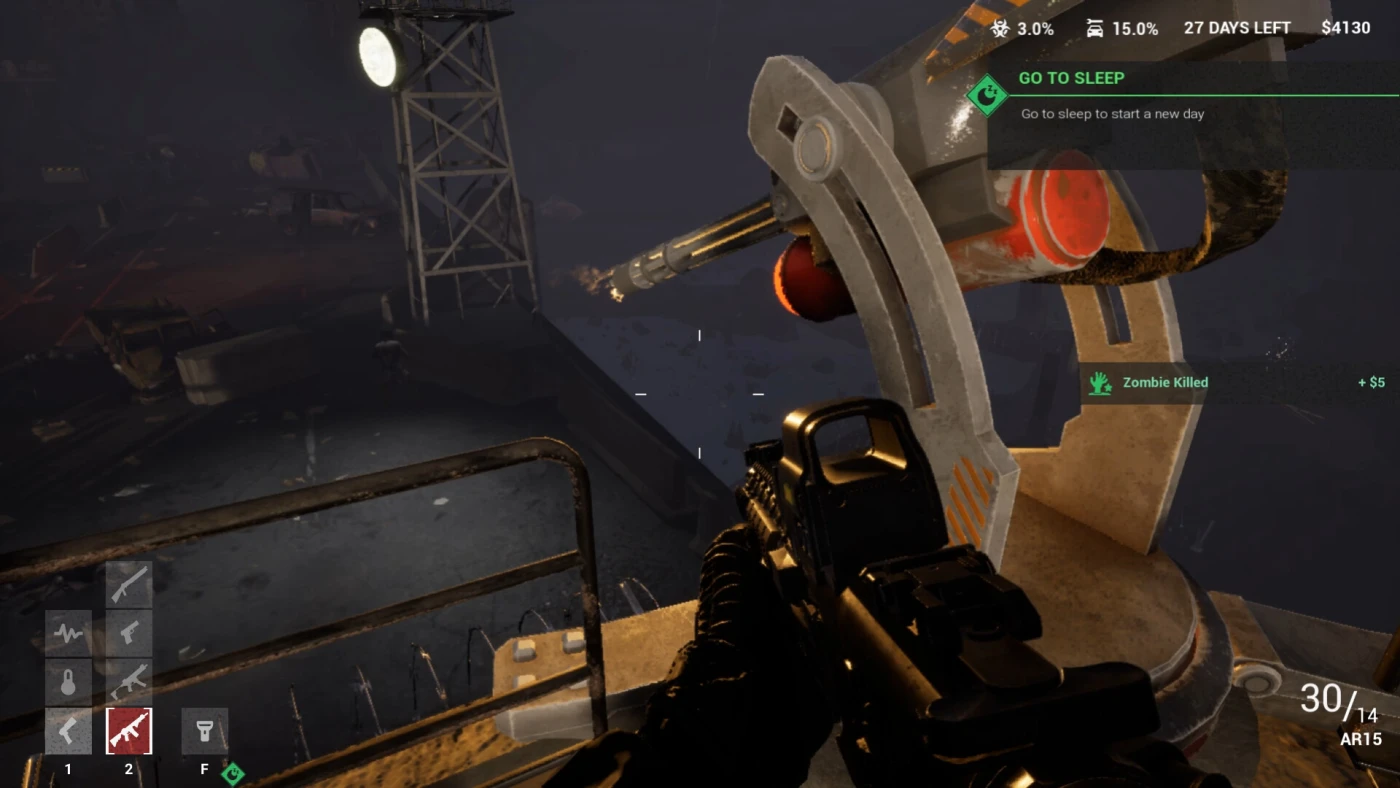The height and width of the screenshot is (788, 1400).
Task: Click the biohazard infection icon
Action: point(1000,28)
